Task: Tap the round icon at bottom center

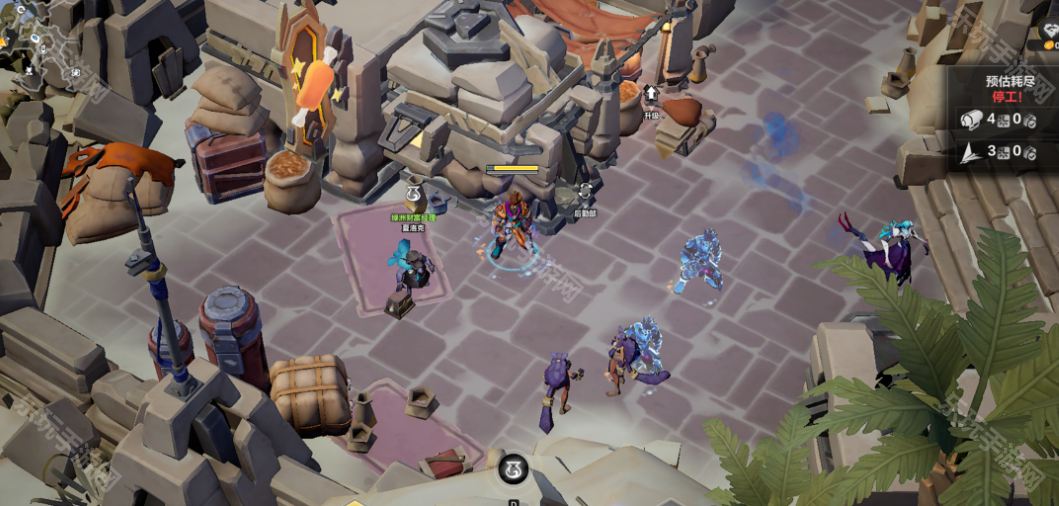Action: coord(512,467)
